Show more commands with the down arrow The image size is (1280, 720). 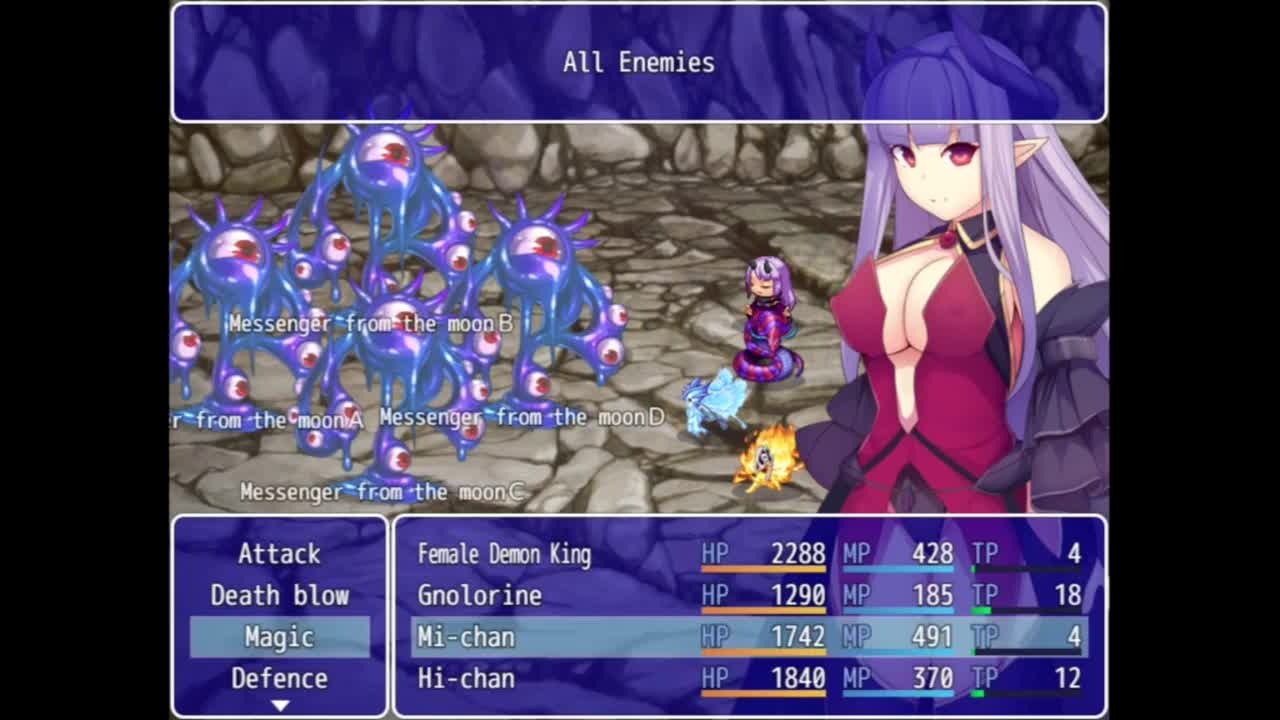point(280,705)
